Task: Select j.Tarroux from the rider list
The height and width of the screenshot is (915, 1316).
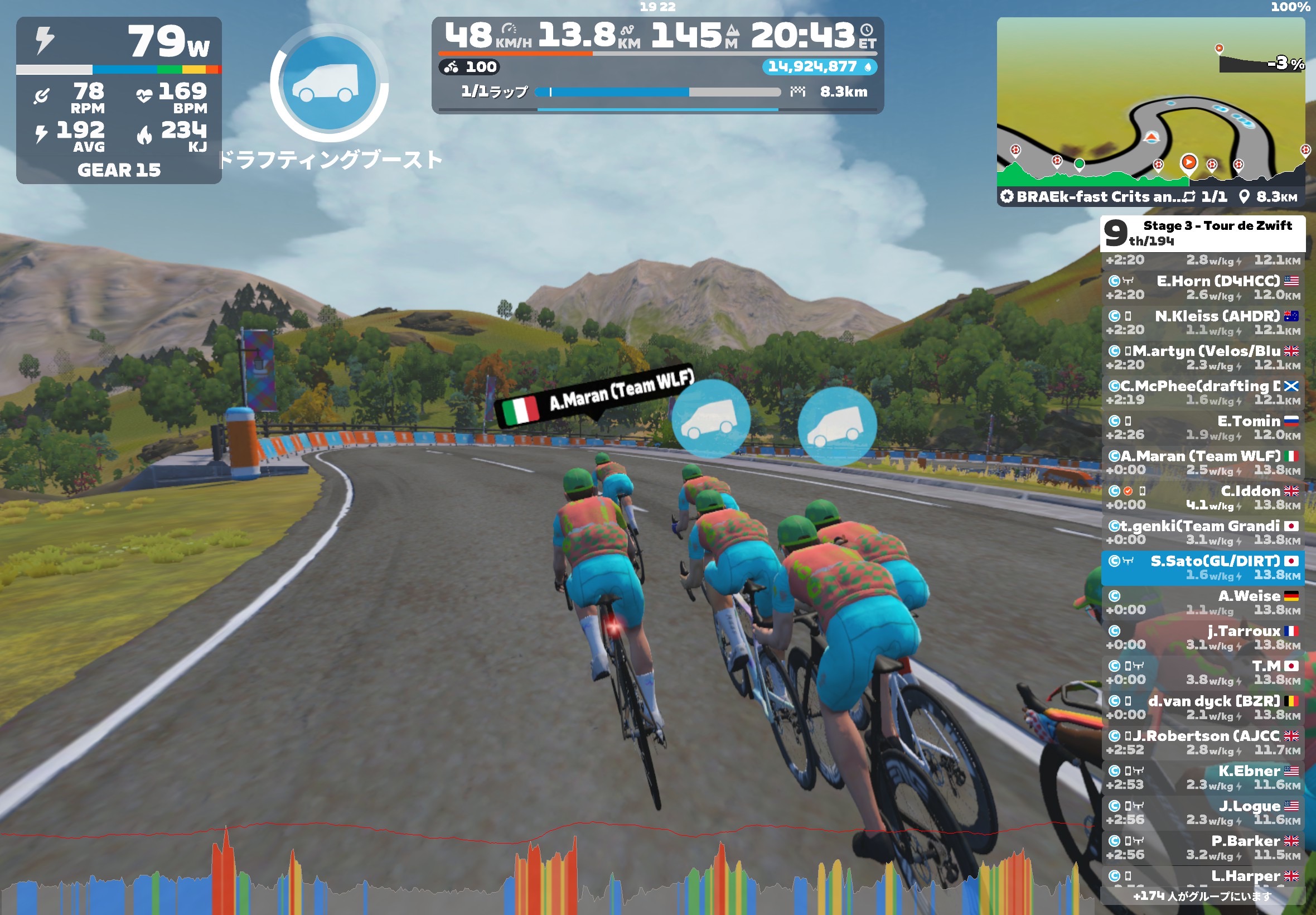Action: [1202, 638]
